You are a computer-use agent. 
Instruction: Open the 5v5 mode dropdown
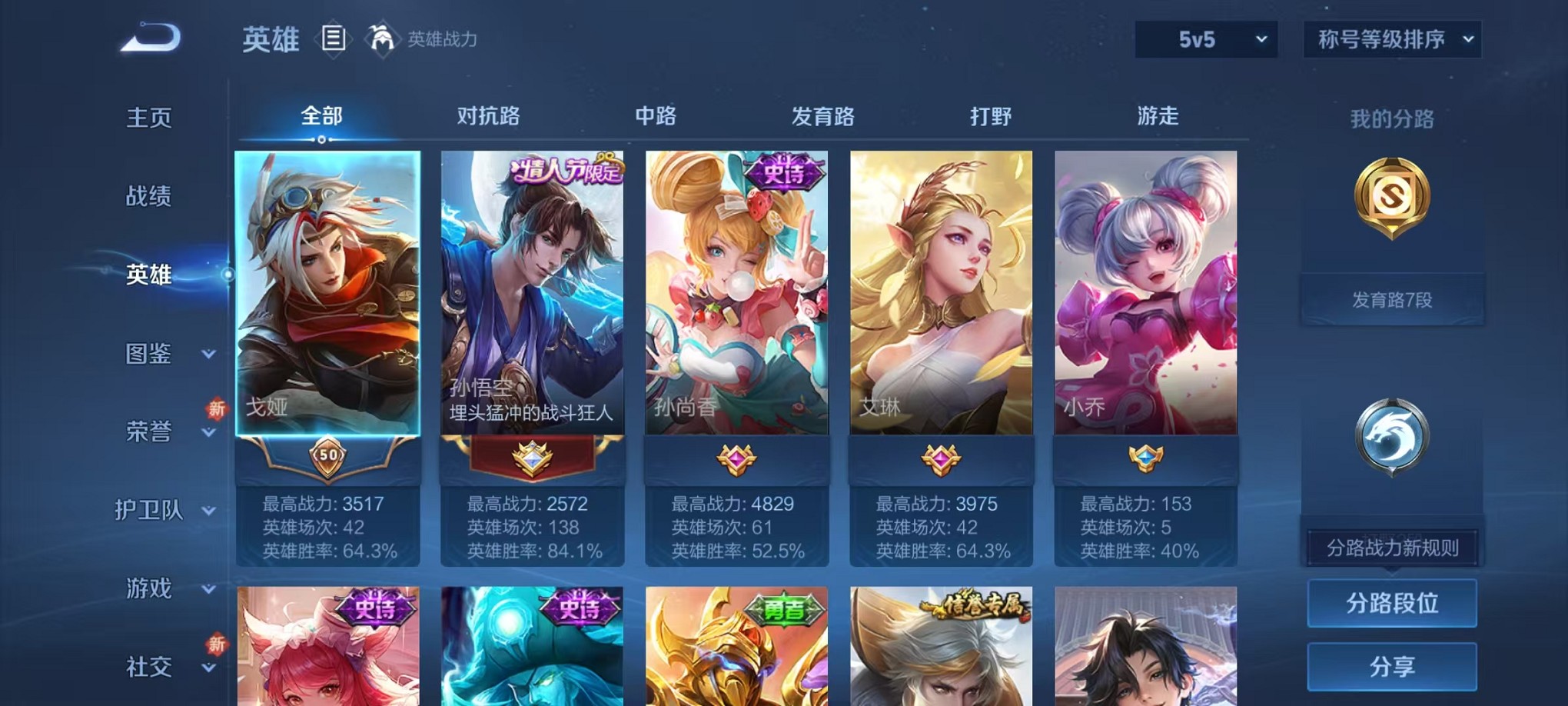pyautogui.click(x=1205, y=38)
